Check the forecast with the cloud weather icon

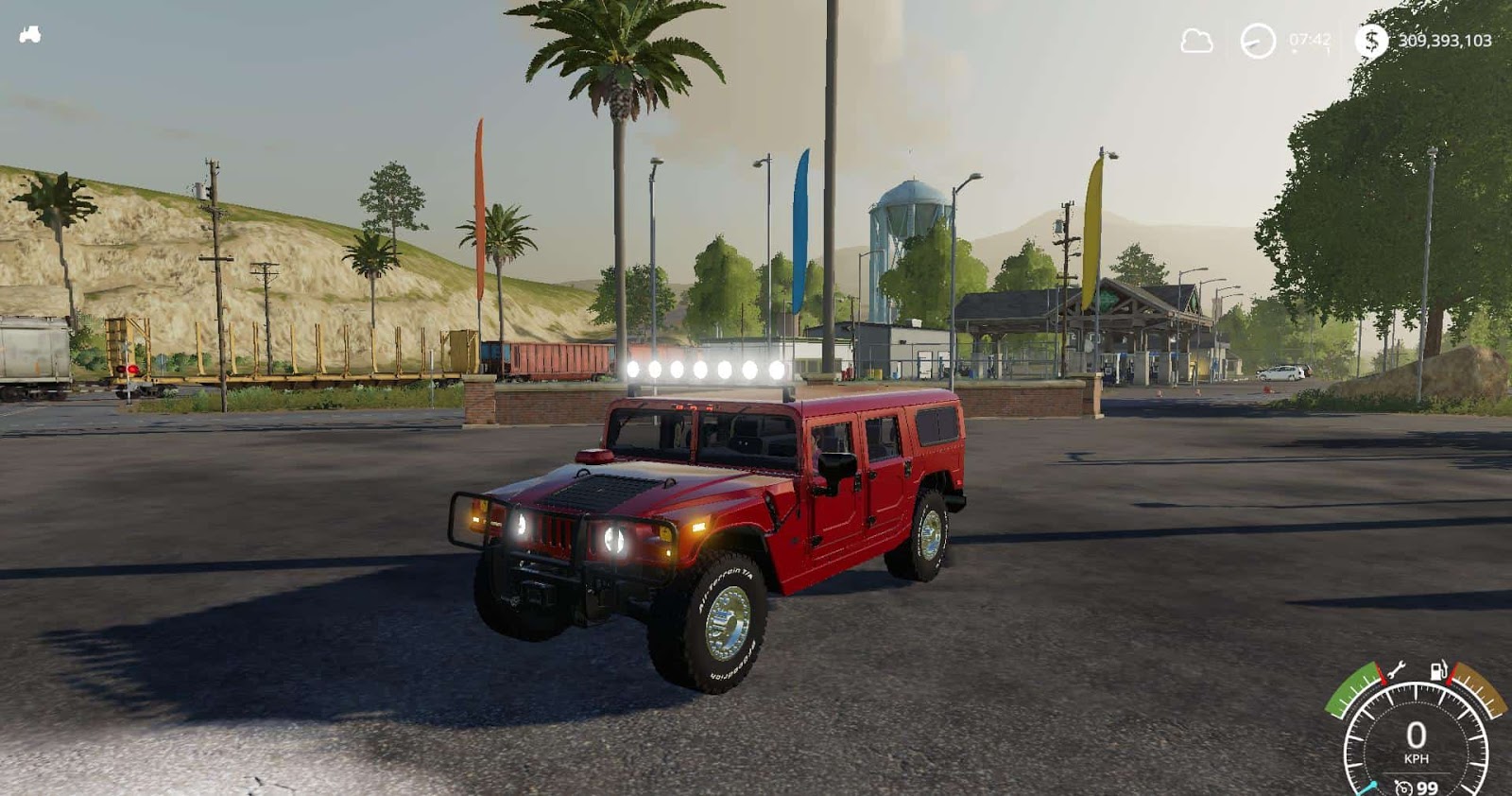coord(1198,42)
